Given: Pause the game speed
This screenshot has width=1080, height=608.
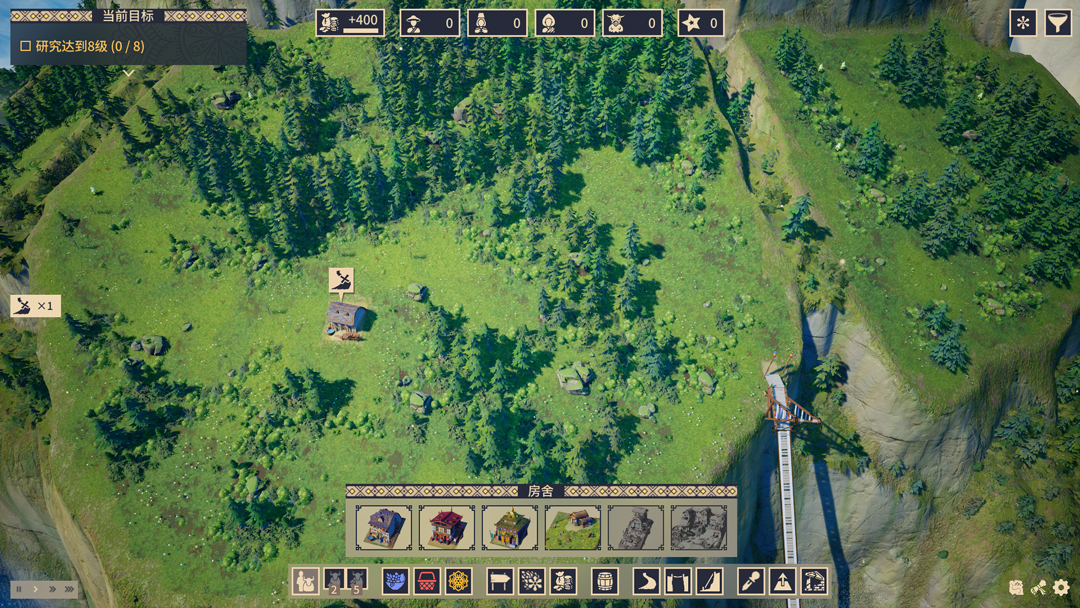Looking at the screenshot, I should [x=19, y=590].
